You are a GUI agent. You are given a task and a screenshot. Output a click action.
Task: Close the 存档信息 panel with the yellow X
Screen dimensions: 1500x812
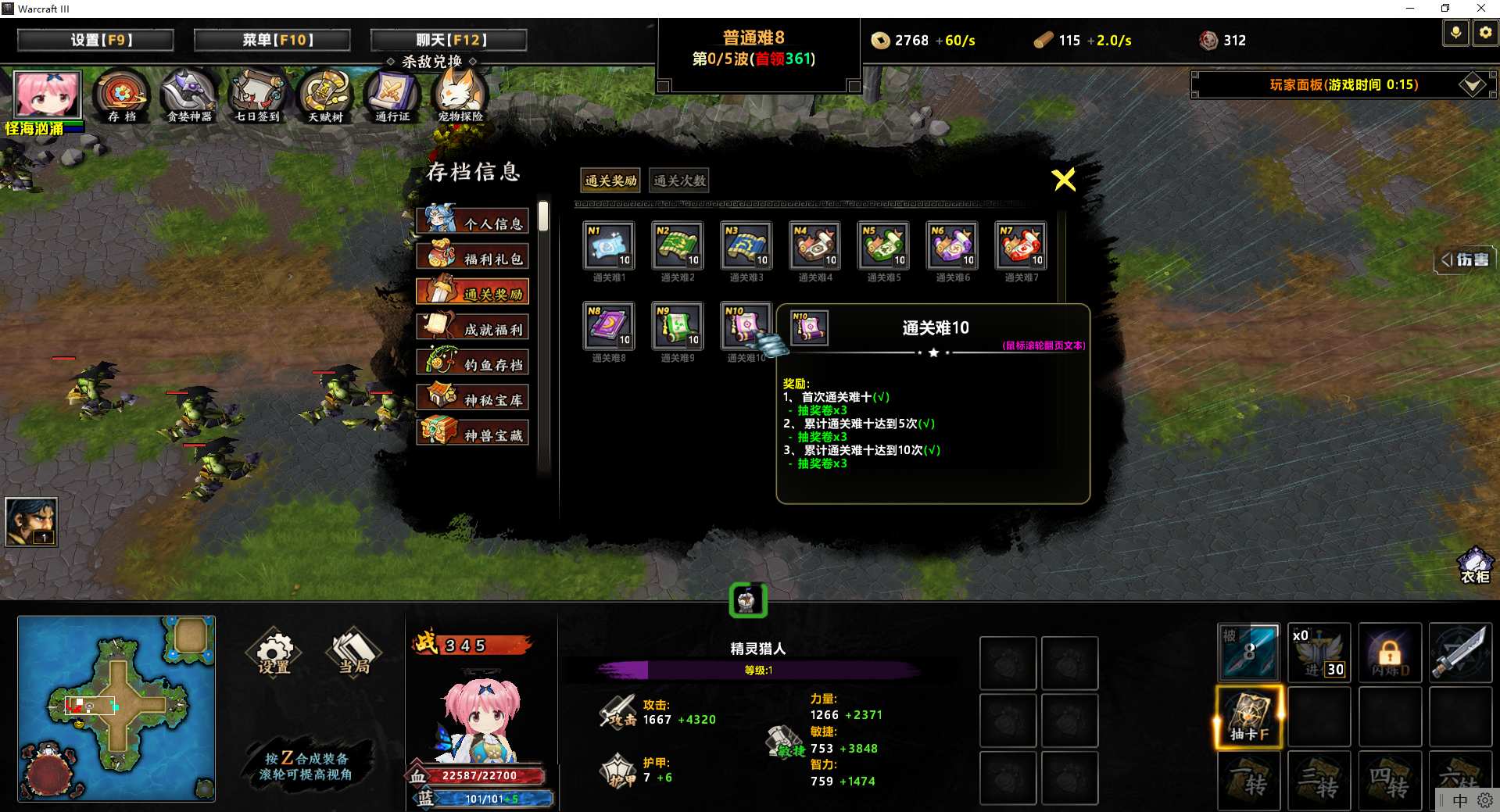1064,180
